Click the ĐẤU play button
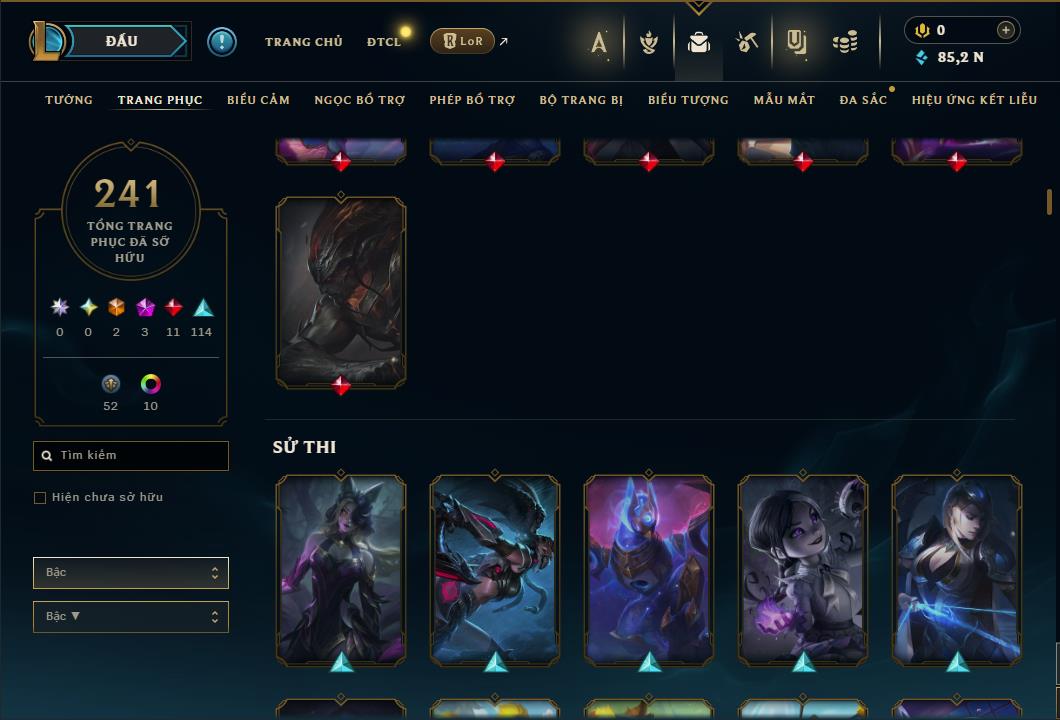Screen dimensions: 1060x720 point(122,41)
